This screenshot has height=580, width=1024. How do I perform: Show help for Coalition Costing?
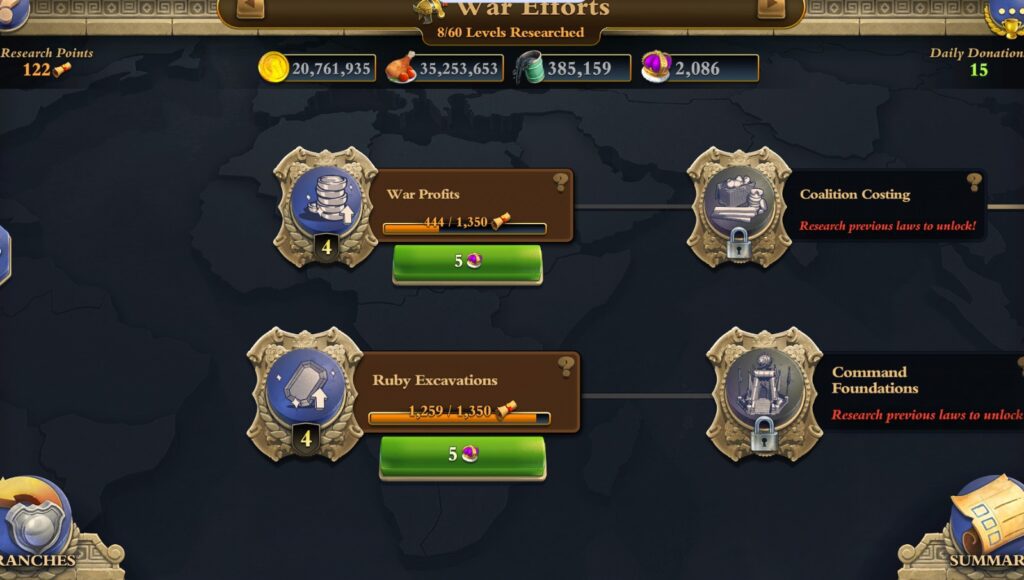(974, 182)
